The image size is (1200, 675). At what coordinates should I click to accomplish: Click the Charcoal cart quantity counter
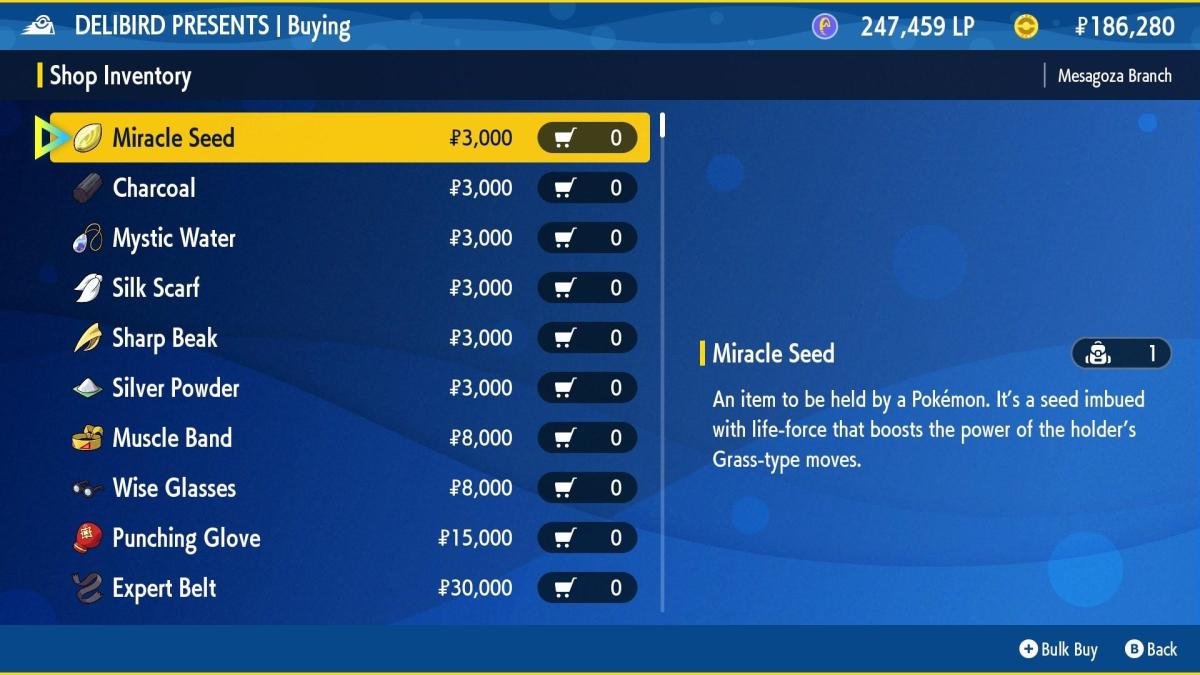[x=587, y=188]
